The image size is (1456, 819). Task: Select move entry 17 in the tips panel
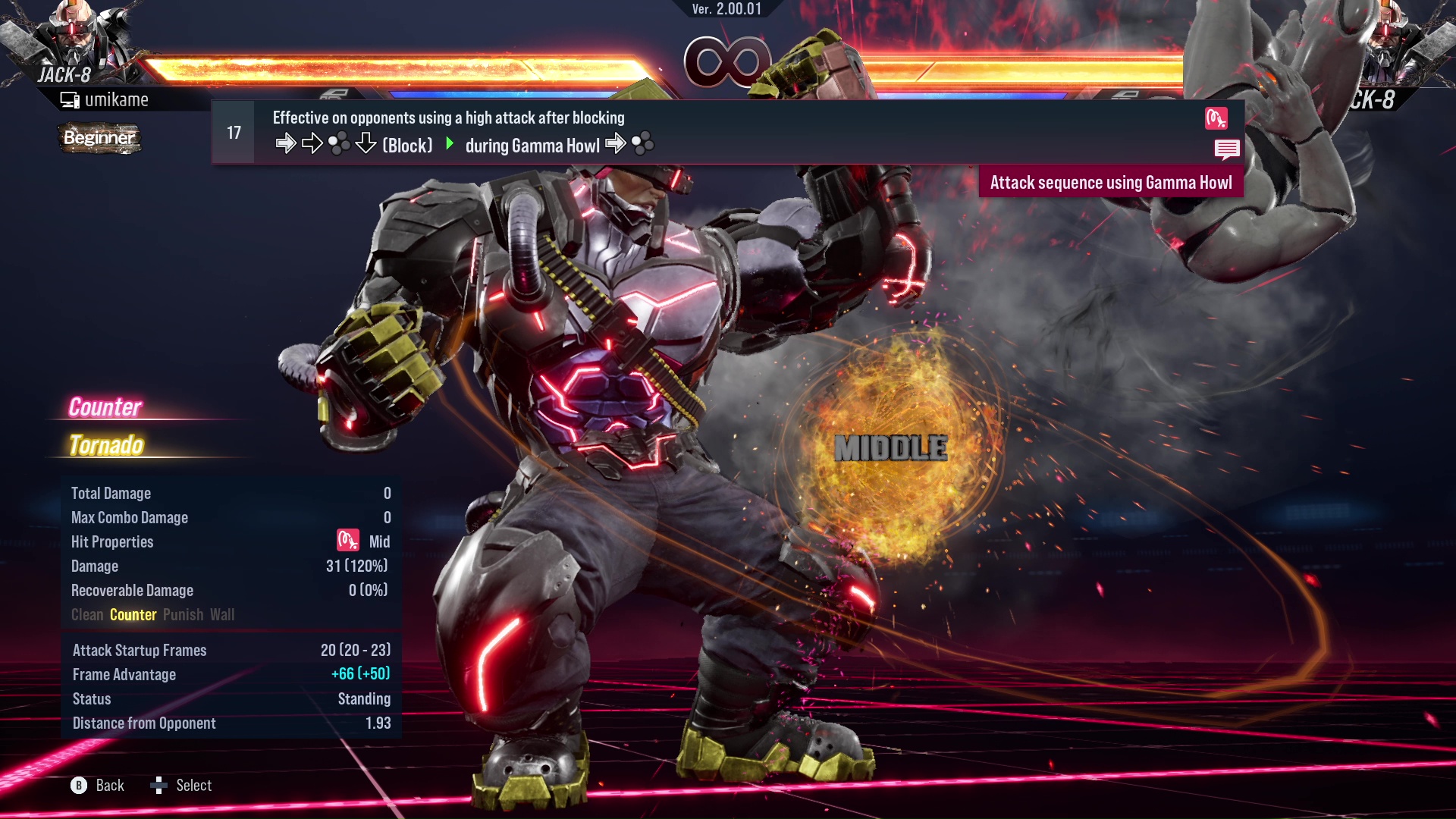pos(234,133)
